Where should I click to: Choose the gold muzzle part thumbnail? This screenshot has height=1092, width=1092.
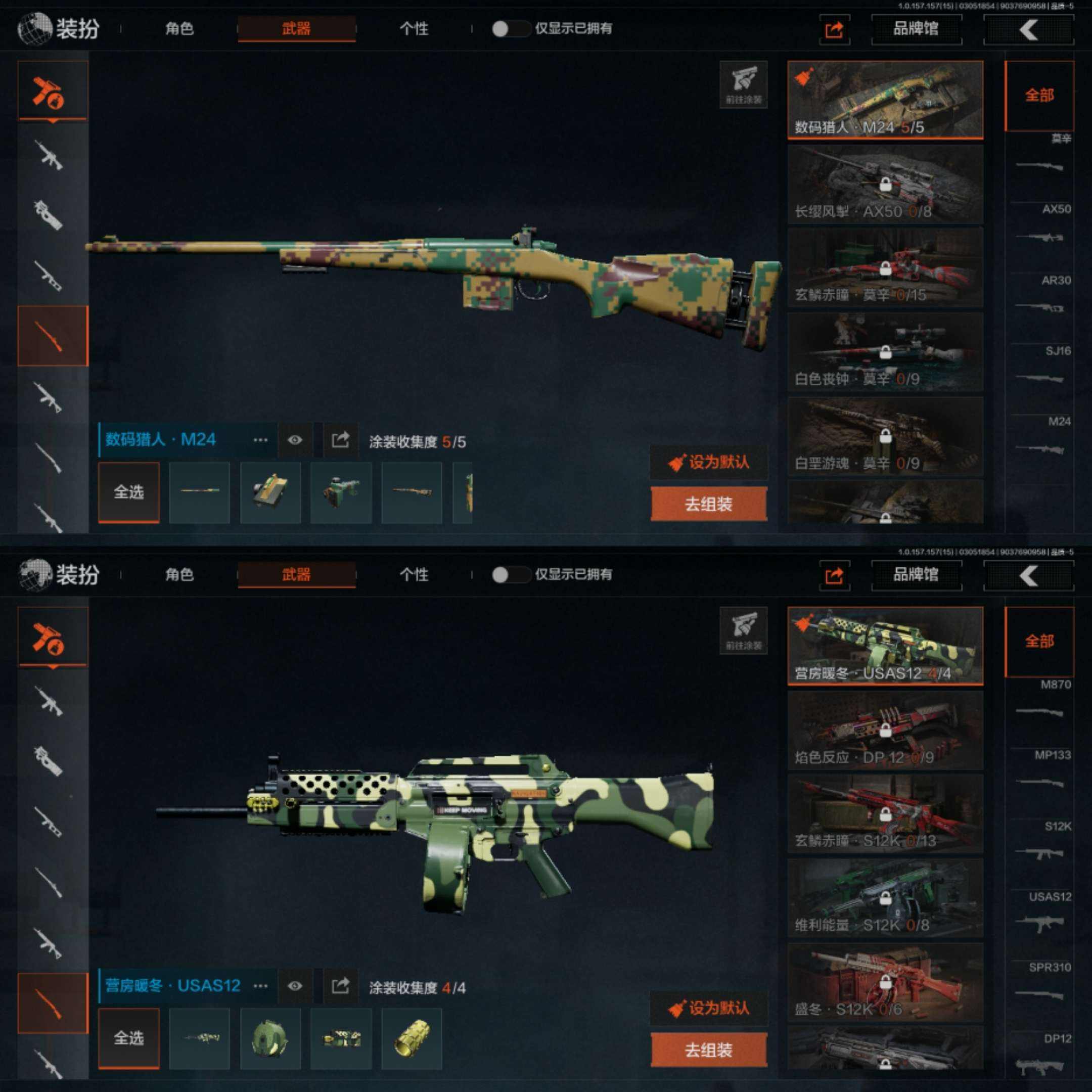412,1038
